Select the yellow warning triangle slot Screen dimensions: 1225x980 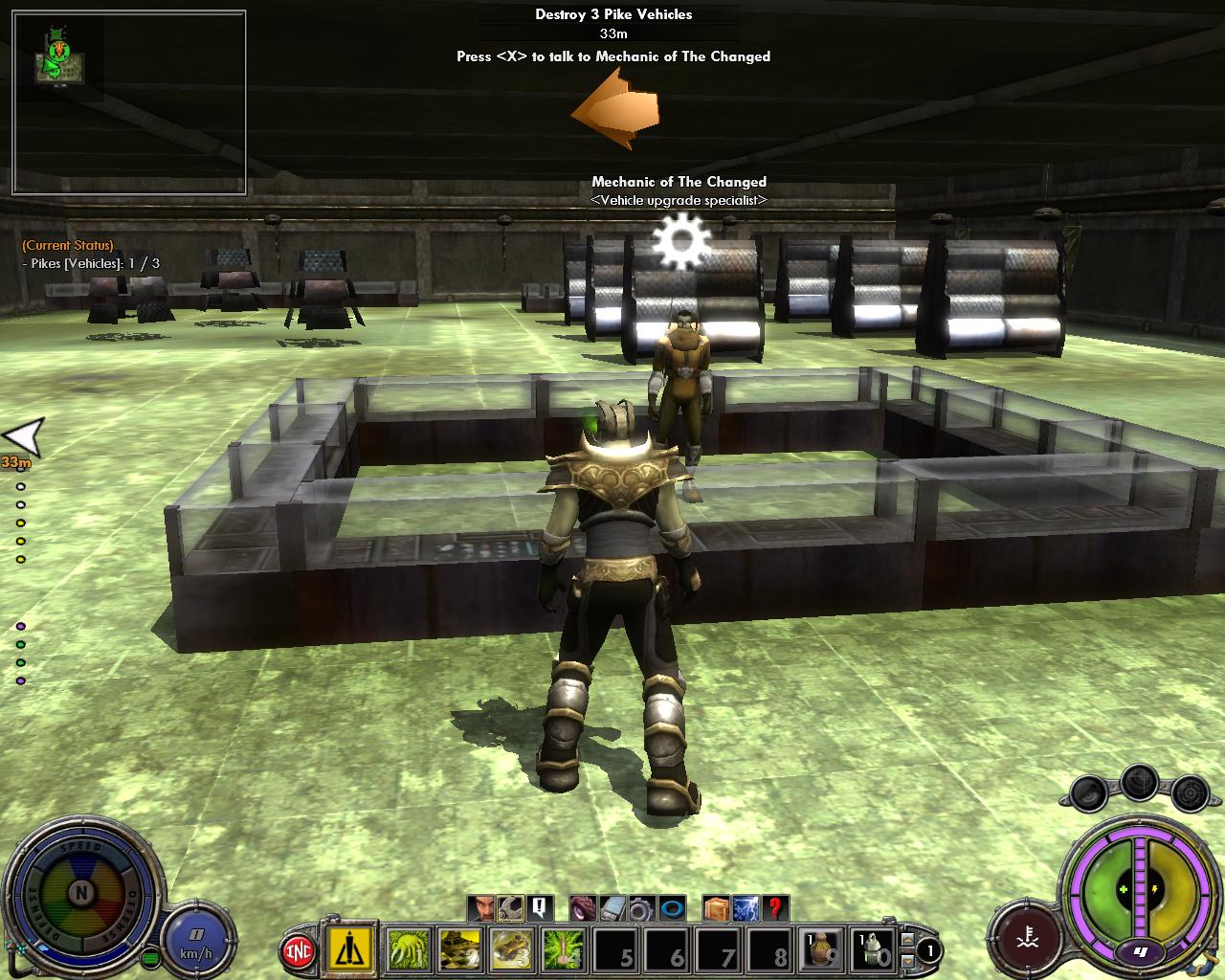(x=352, y=949)
